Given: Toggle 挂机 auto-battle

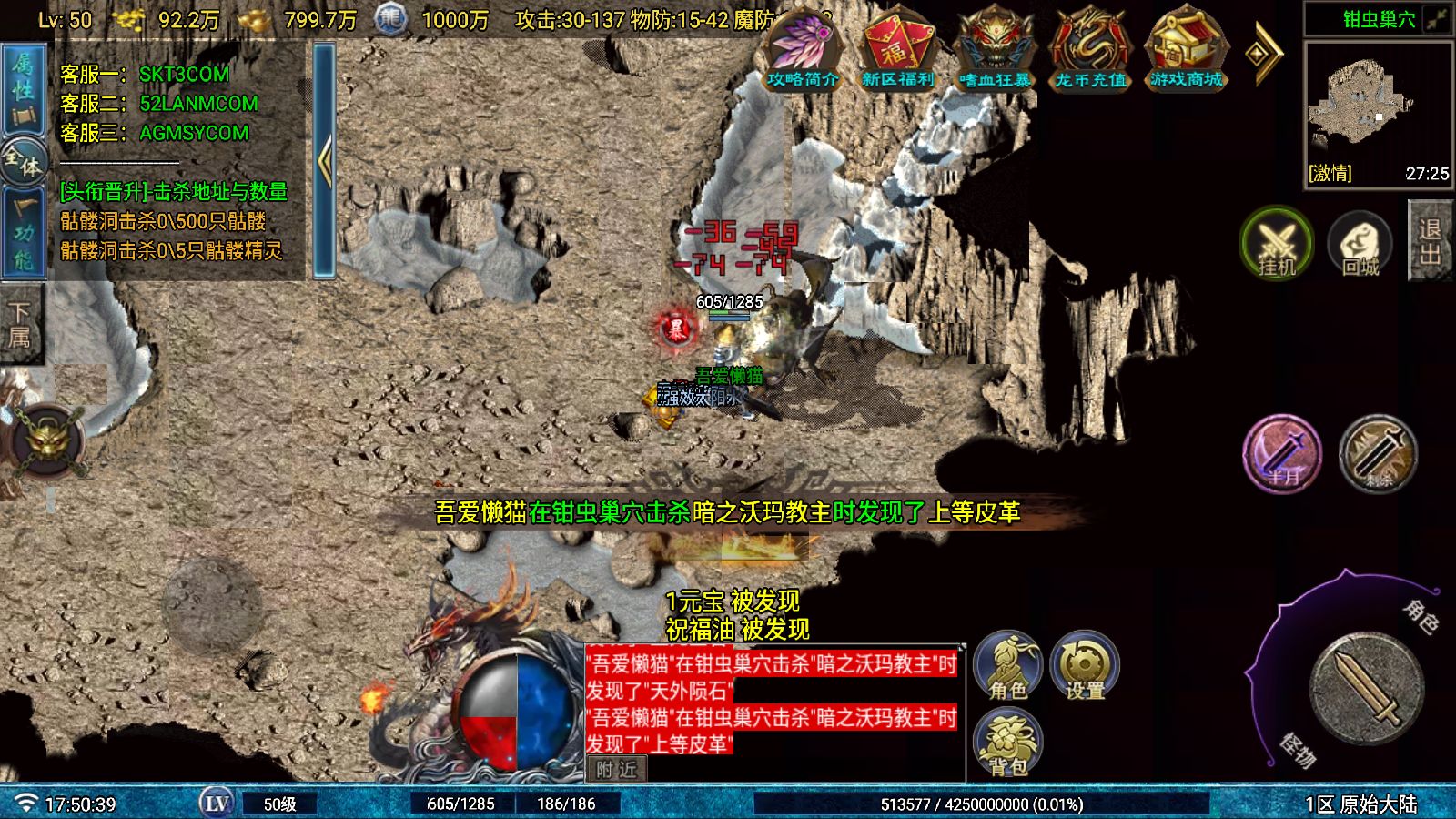Looking at the screenshot, I should click(1276, 244).
